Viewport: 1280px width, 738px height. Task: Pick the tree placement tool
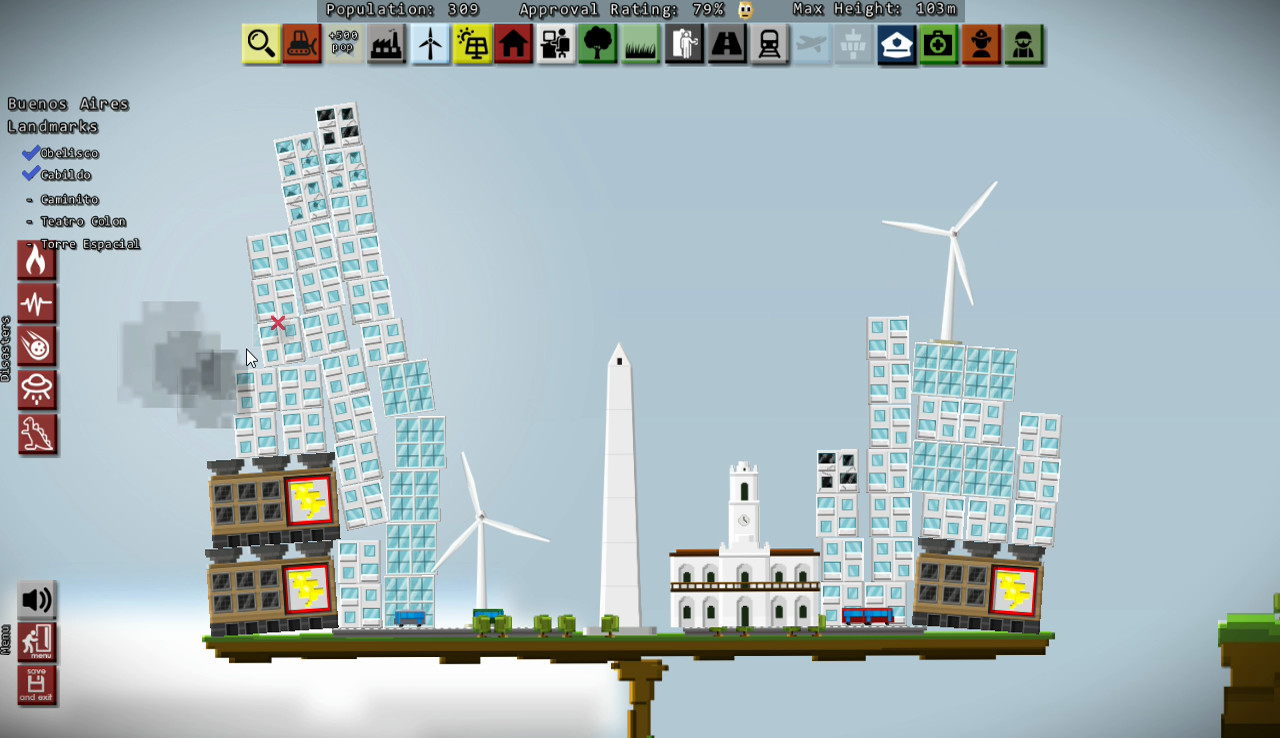pyautogui.click(x=598, y=44)
